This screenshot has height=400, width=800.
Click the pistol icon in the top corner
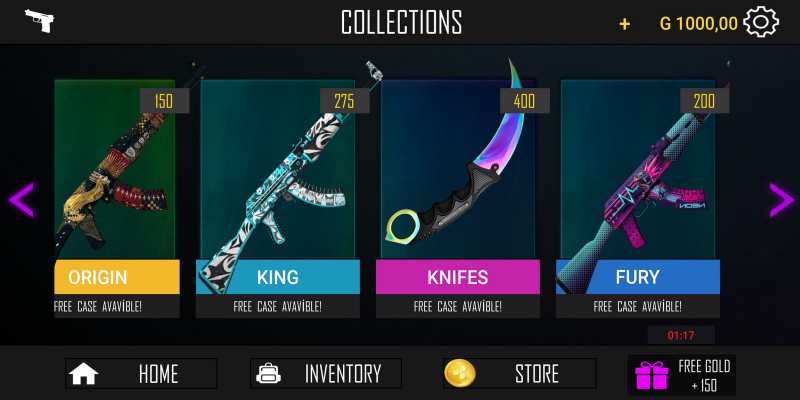coord(39,21)
